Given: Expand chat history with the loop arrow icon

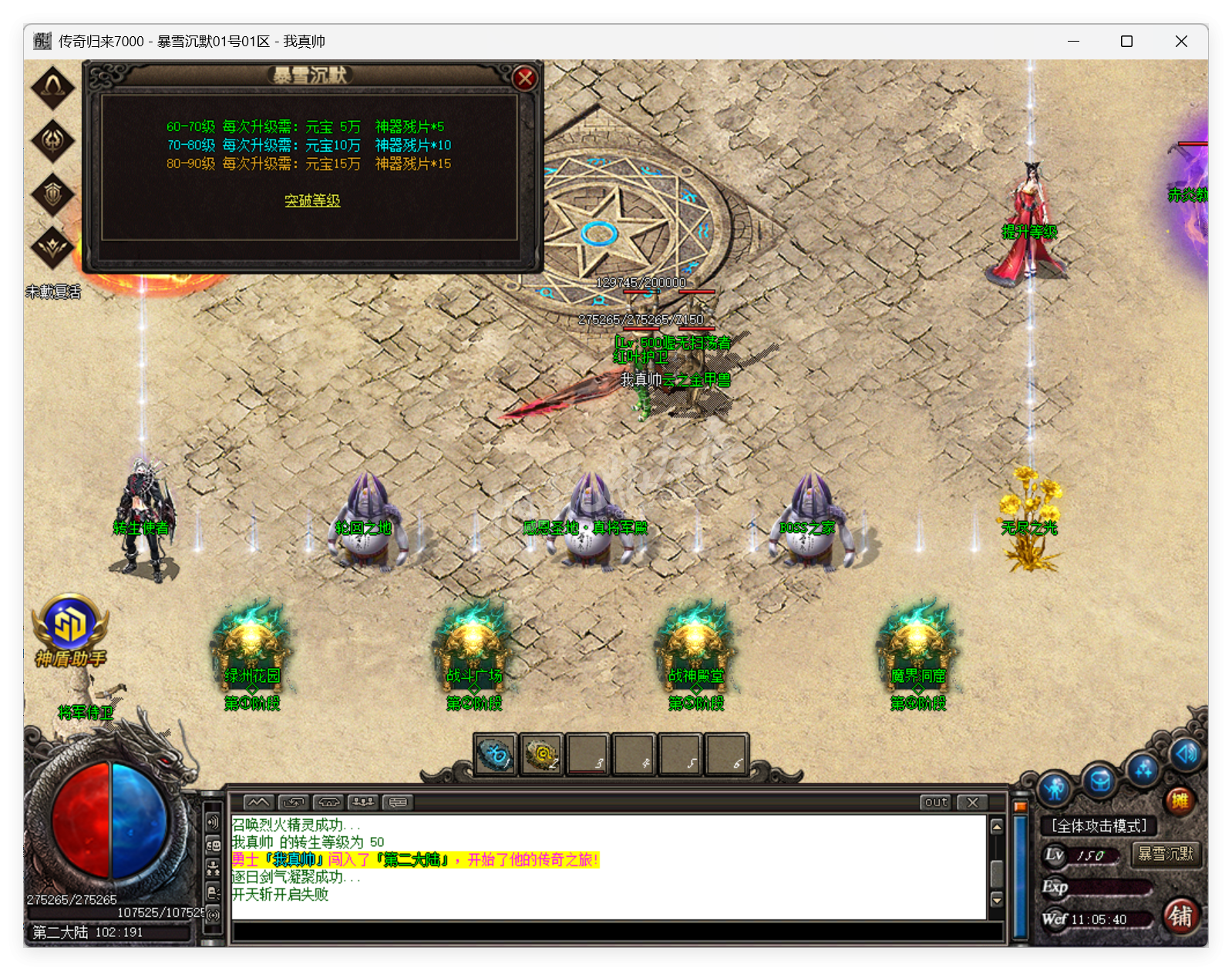Looking at the screenshot, I should pyautogui.click(x=291, y=802).
